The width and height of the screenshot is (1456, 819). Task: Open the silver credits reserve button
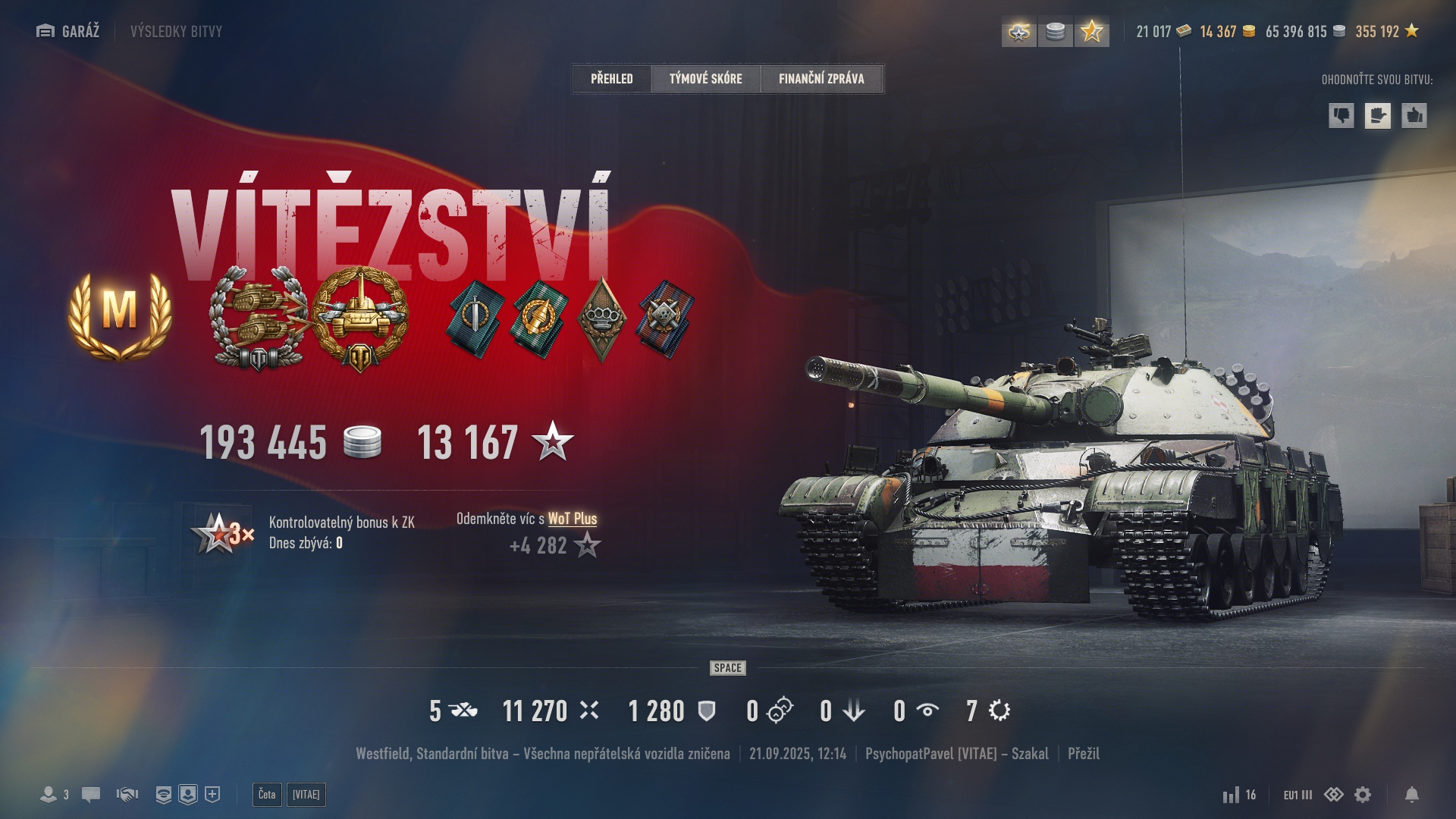tap(1055, 32)
